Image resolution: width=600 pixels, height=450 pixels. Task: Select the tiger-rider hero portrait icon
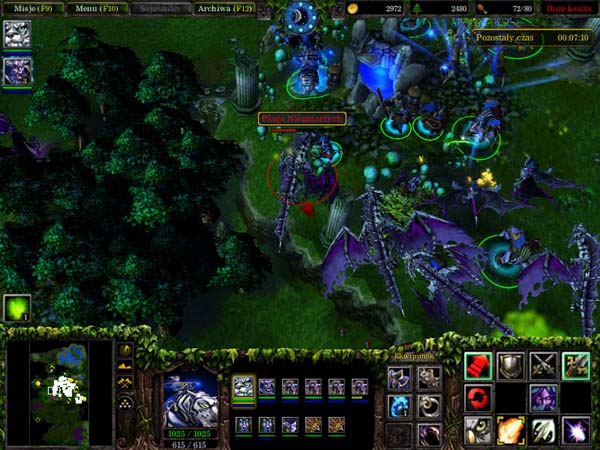click(x=17, y=35)
